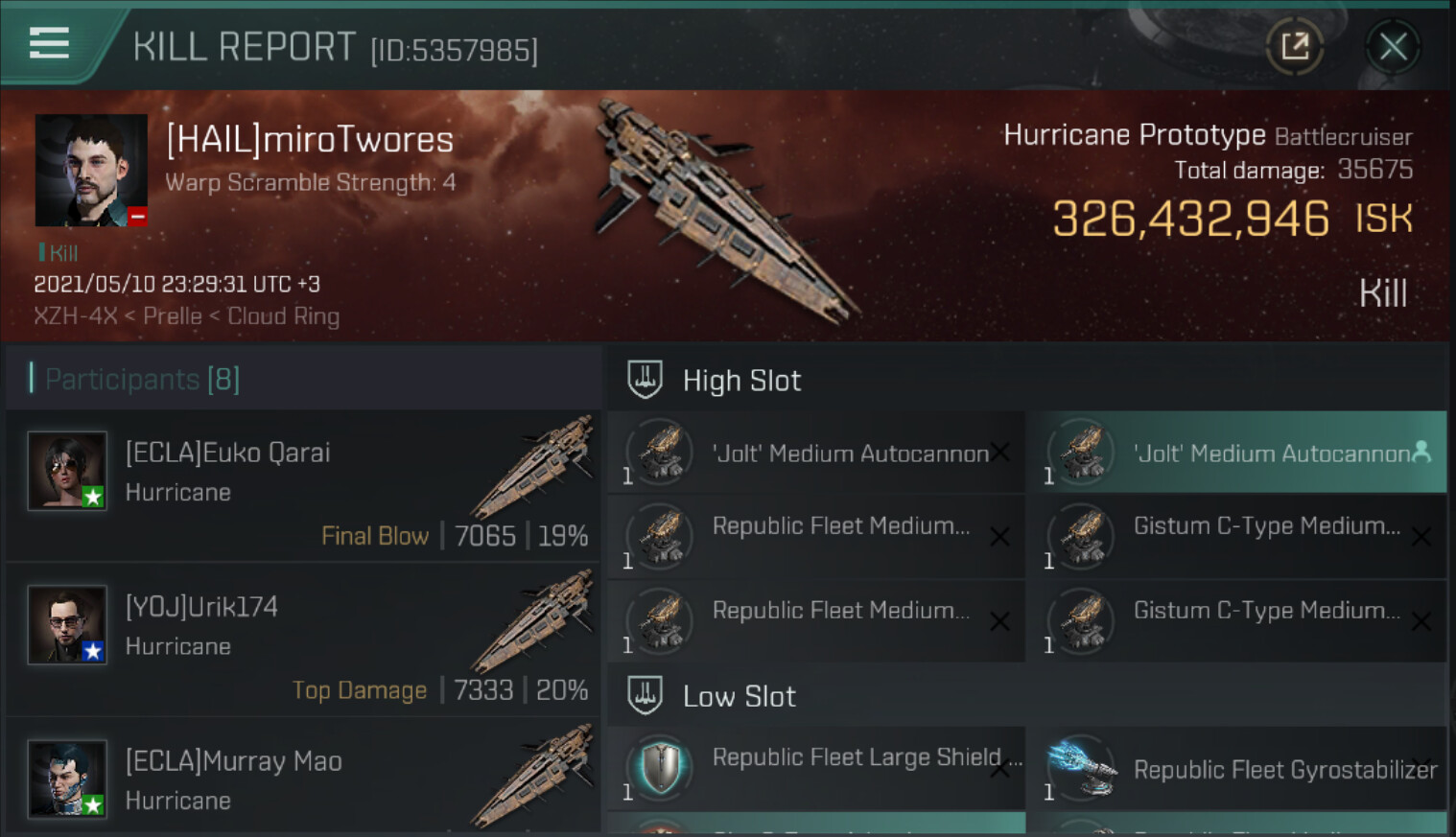
Task: Select the highlighted 'Jolt' Medium Autocannon slot
Action: click(x=1236, y=453)
